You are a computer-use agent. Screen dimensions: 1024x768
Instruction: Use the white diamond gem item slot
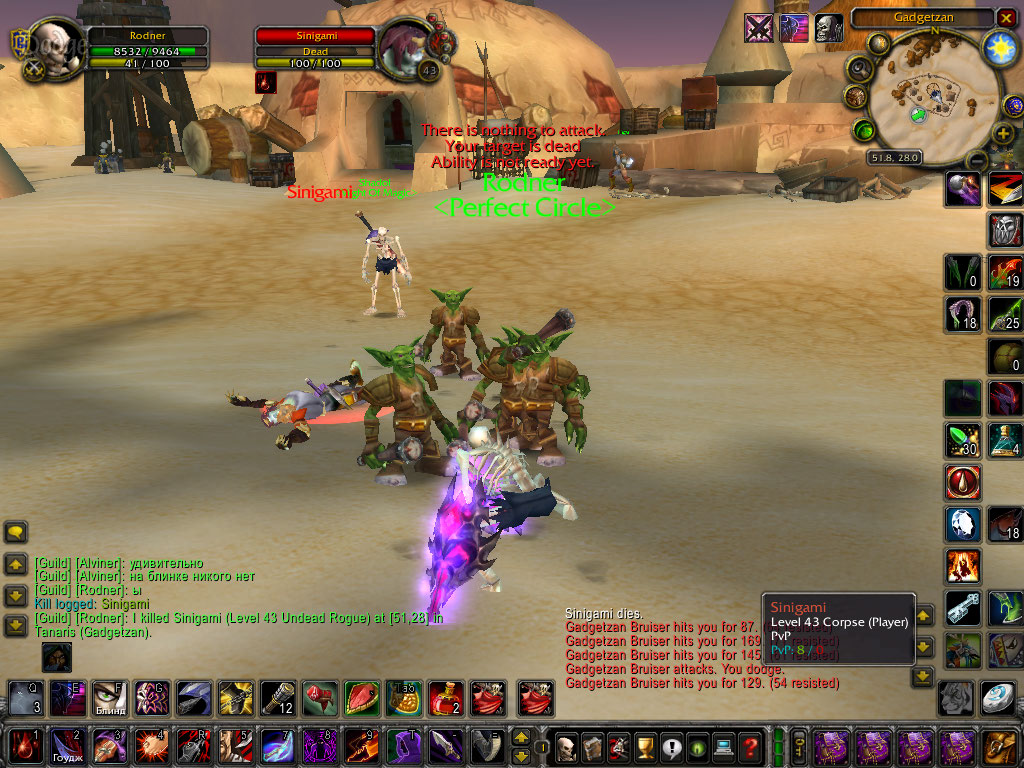click(997, 697)
